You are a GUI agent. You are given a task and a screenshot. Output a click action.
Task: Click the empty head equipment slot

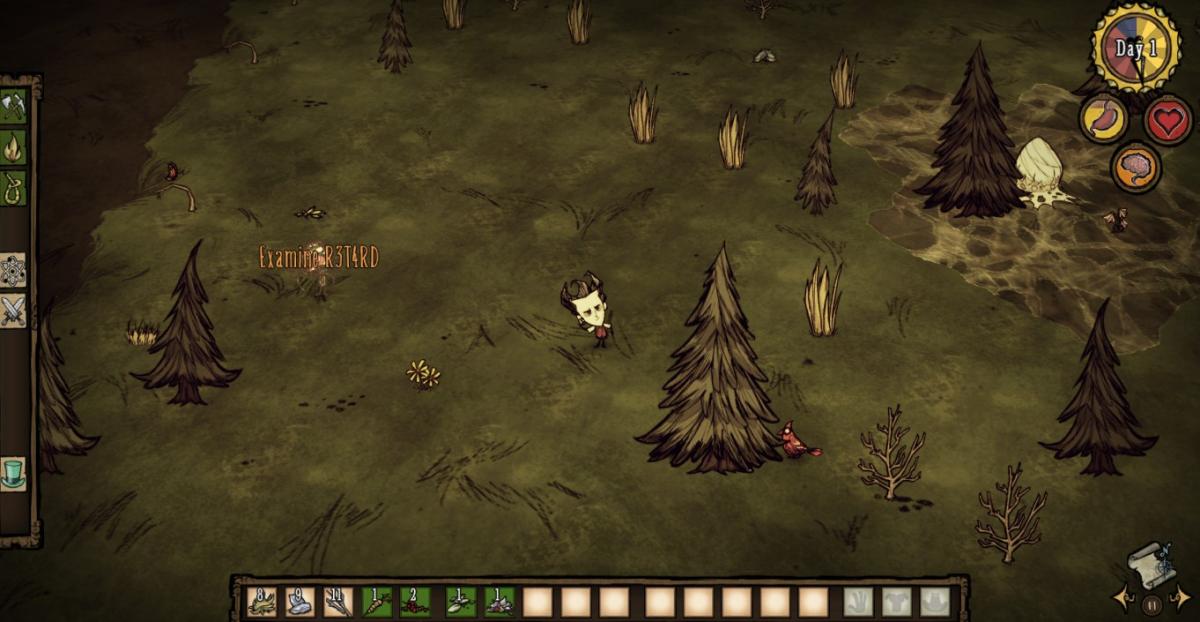point(934,601)
